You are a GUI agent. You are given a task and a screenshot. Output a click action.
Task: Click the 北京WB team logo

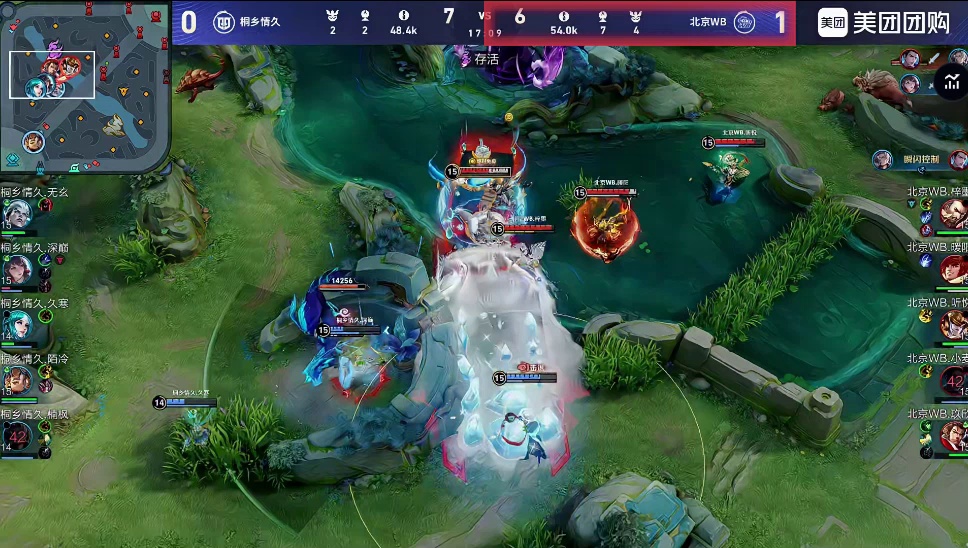pyautogui.click(x=744, y=22)
